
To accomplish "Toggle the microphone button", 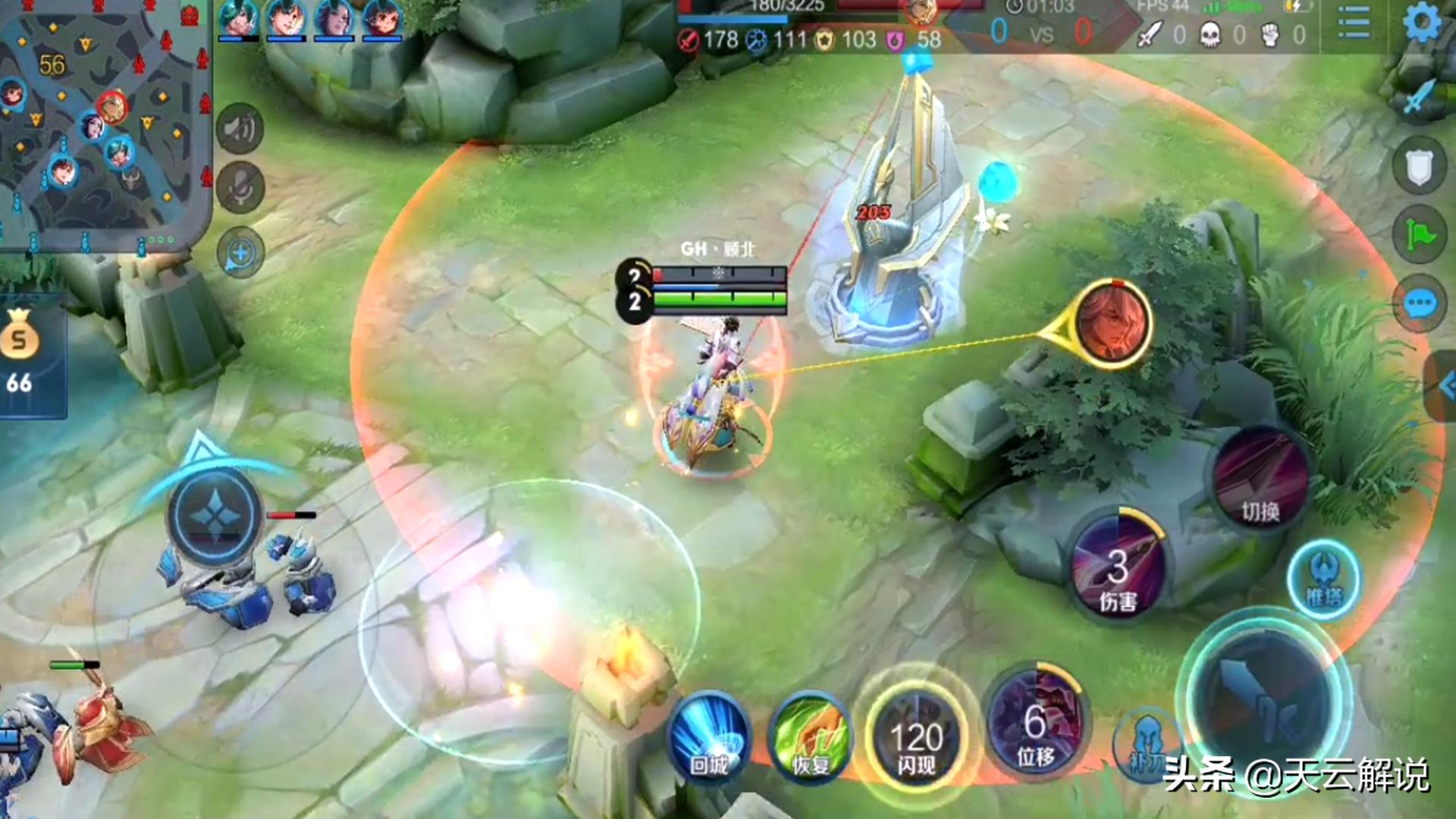I will coord(240,187).
